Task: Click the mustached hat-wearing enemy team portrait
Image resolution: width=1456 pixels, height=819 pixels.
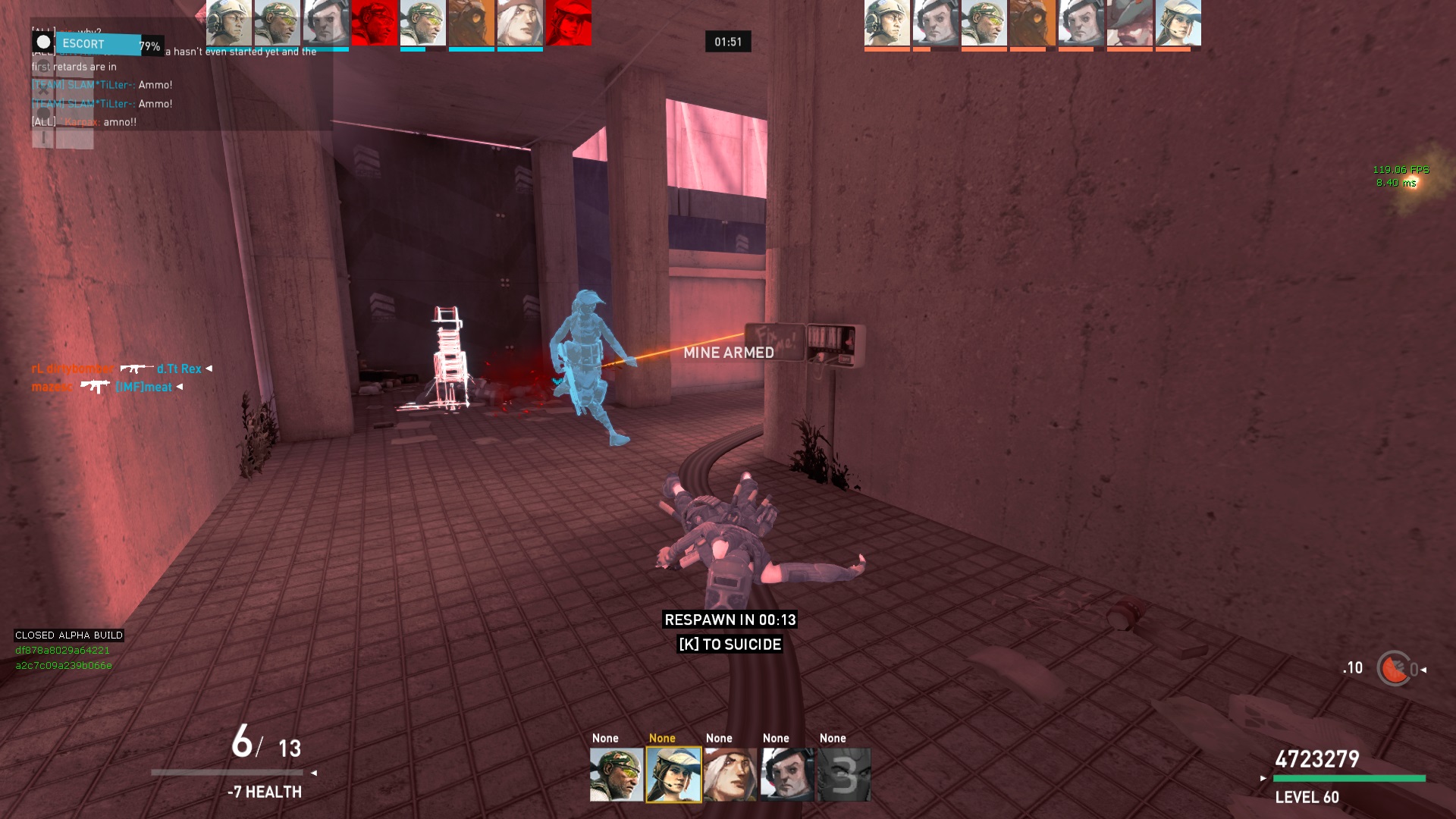Action: coord(1130,23)
